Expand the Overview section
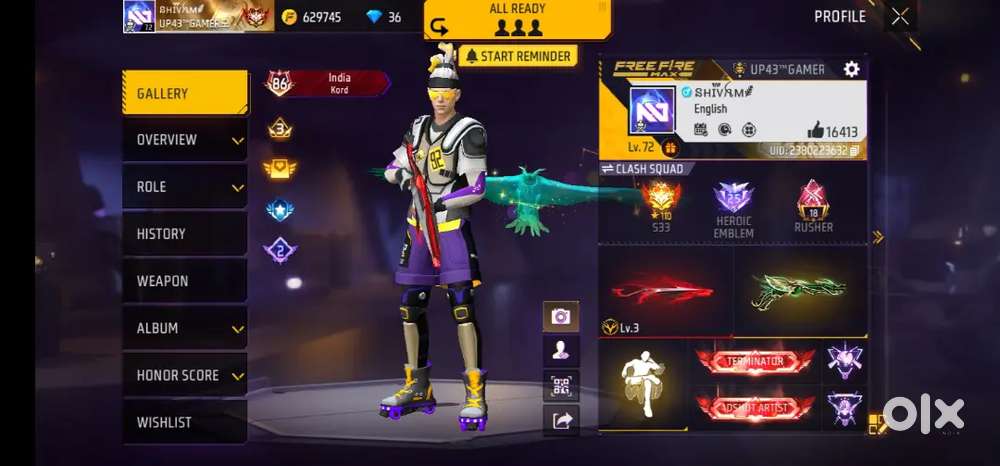This screenshot has height=466, width=1000. [185, 140]
